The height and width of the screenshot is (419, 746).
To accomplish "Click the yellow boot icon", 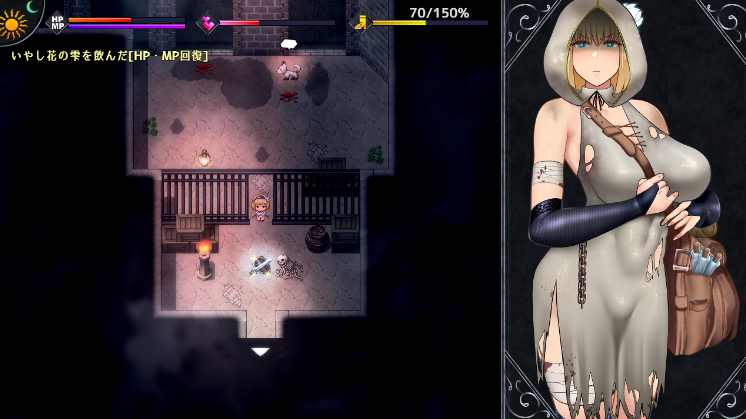I will tap(359, 22).
